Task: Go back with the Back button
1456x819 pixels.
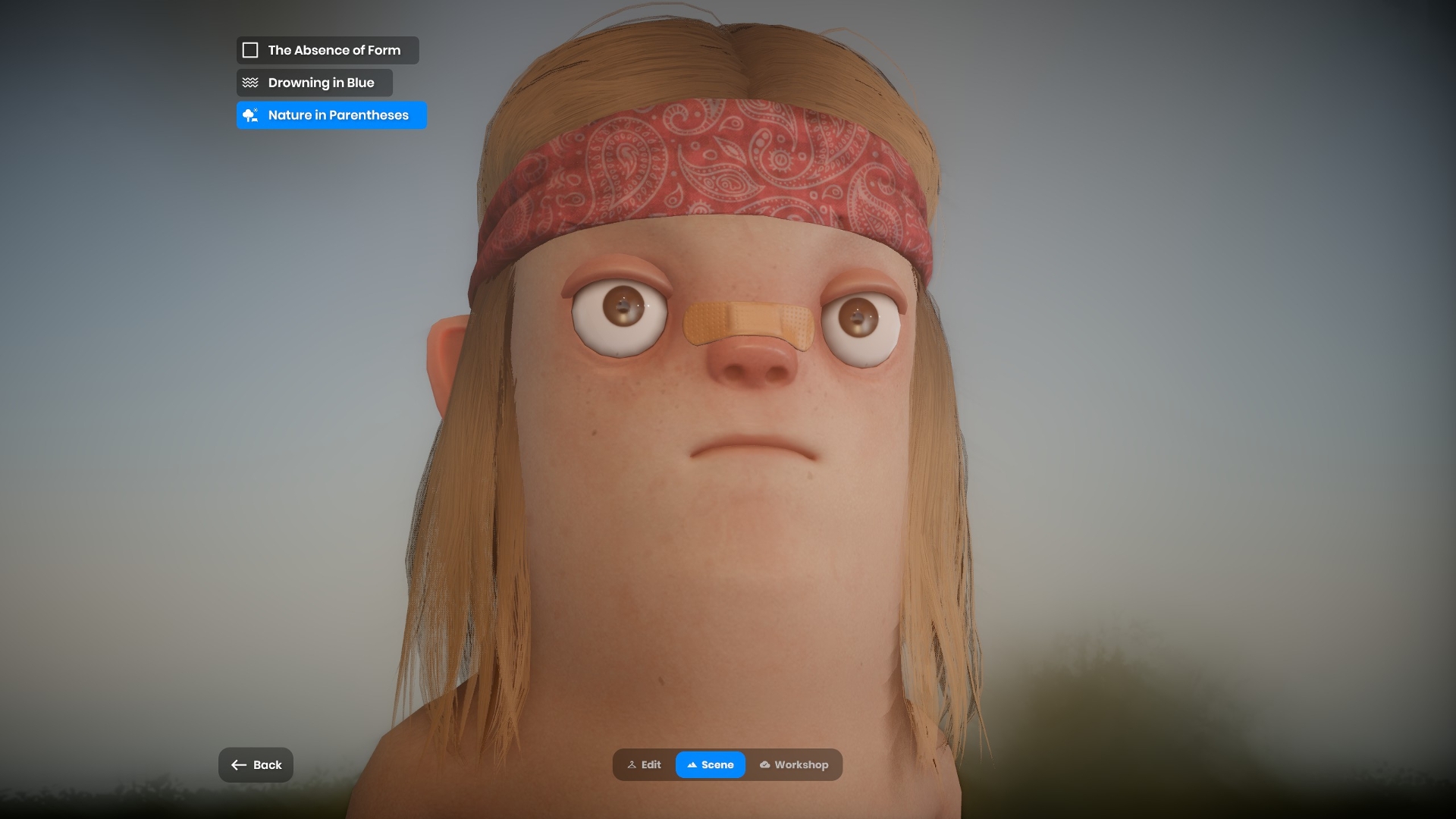Action: [256, 764]
